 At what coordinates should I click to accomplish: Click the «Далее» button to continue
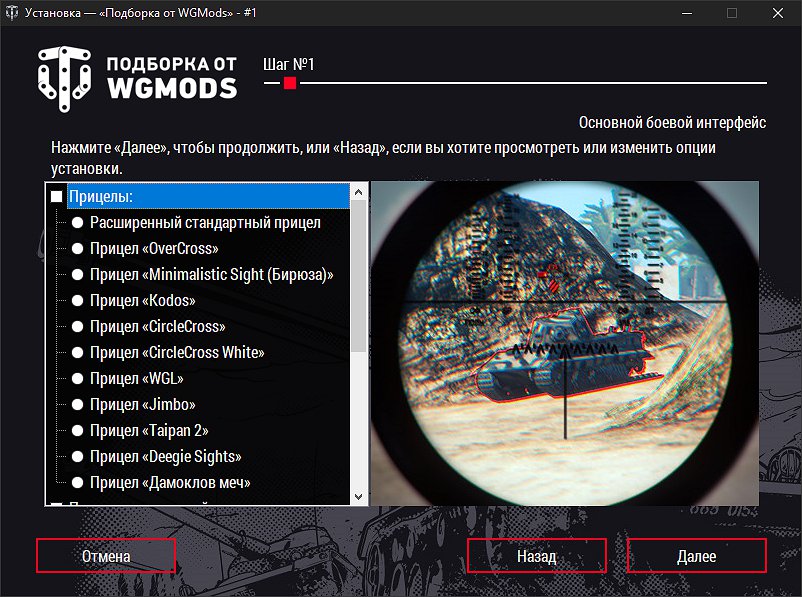click(696, 556)
